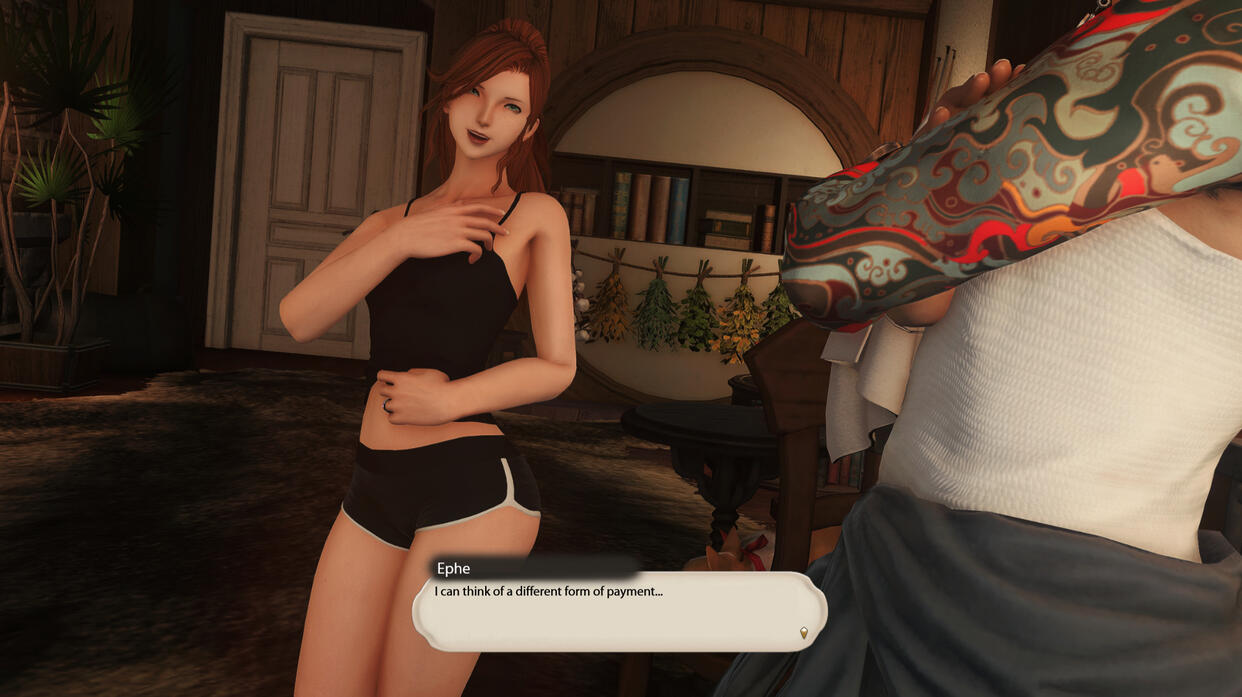Click the gold dialogue advance marker

(803, 632)
